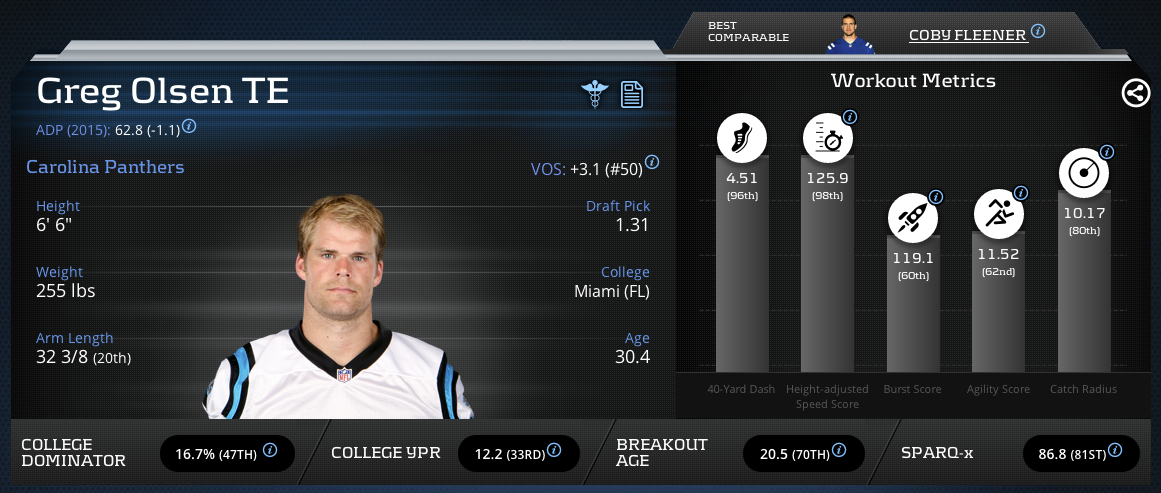This screenshot has width=1161, height=493.
Task: Show info for the VOS rating
Action: tap(652, 162)
